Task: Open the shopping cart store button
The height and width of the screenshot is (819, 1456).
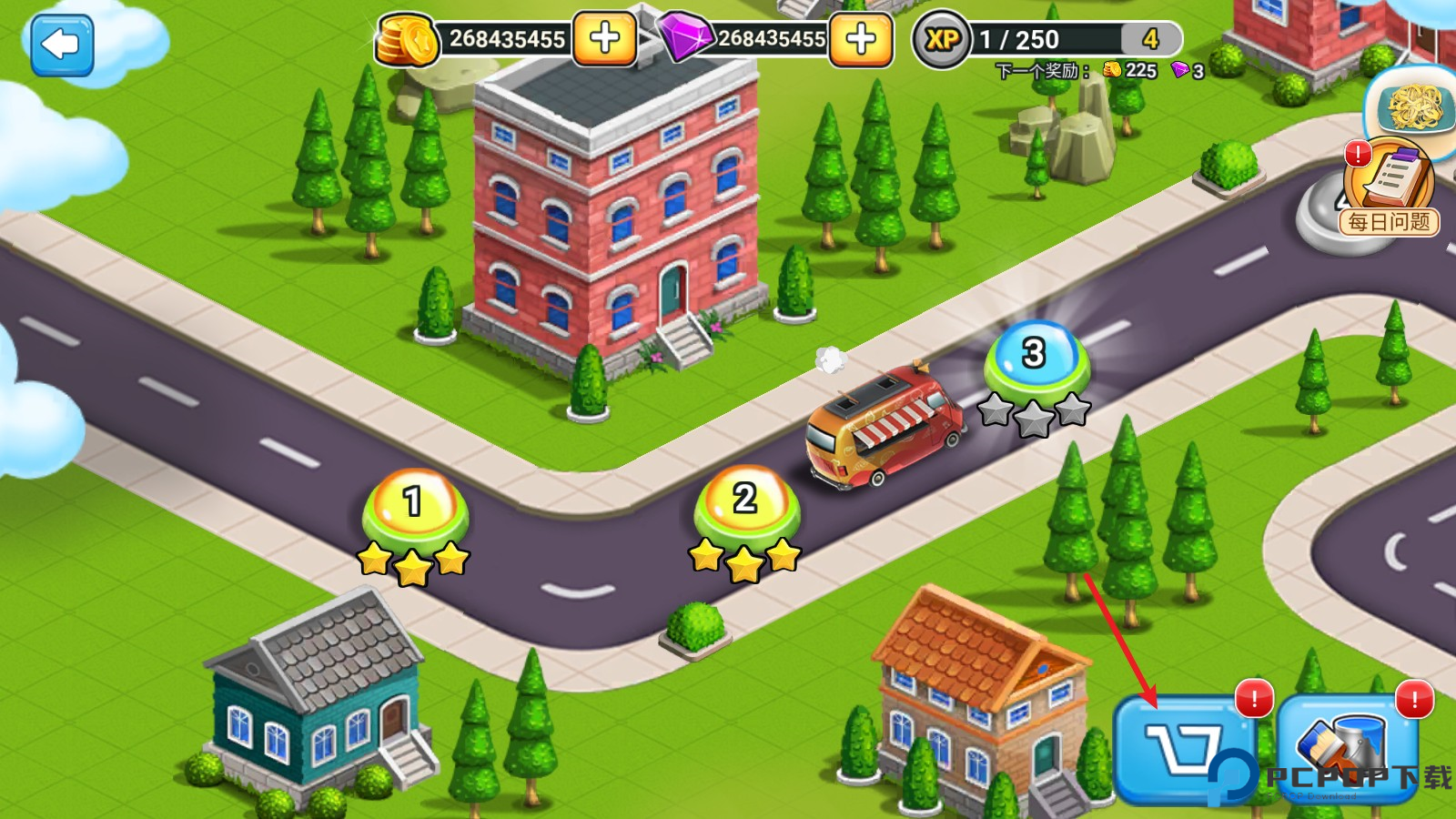Action: click(x=1183, y=748)
